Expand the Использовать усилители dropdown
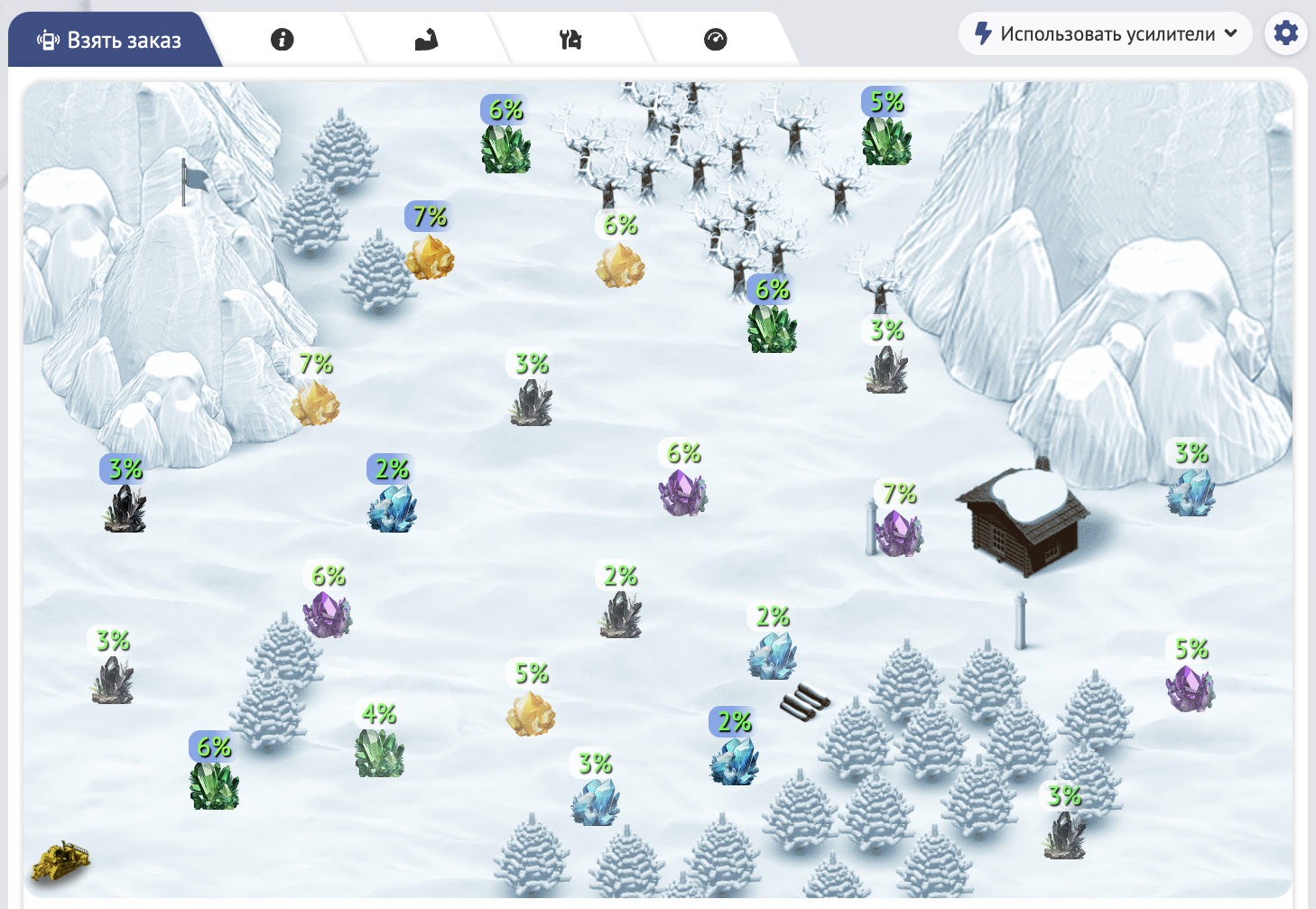 click(1106, 34)
